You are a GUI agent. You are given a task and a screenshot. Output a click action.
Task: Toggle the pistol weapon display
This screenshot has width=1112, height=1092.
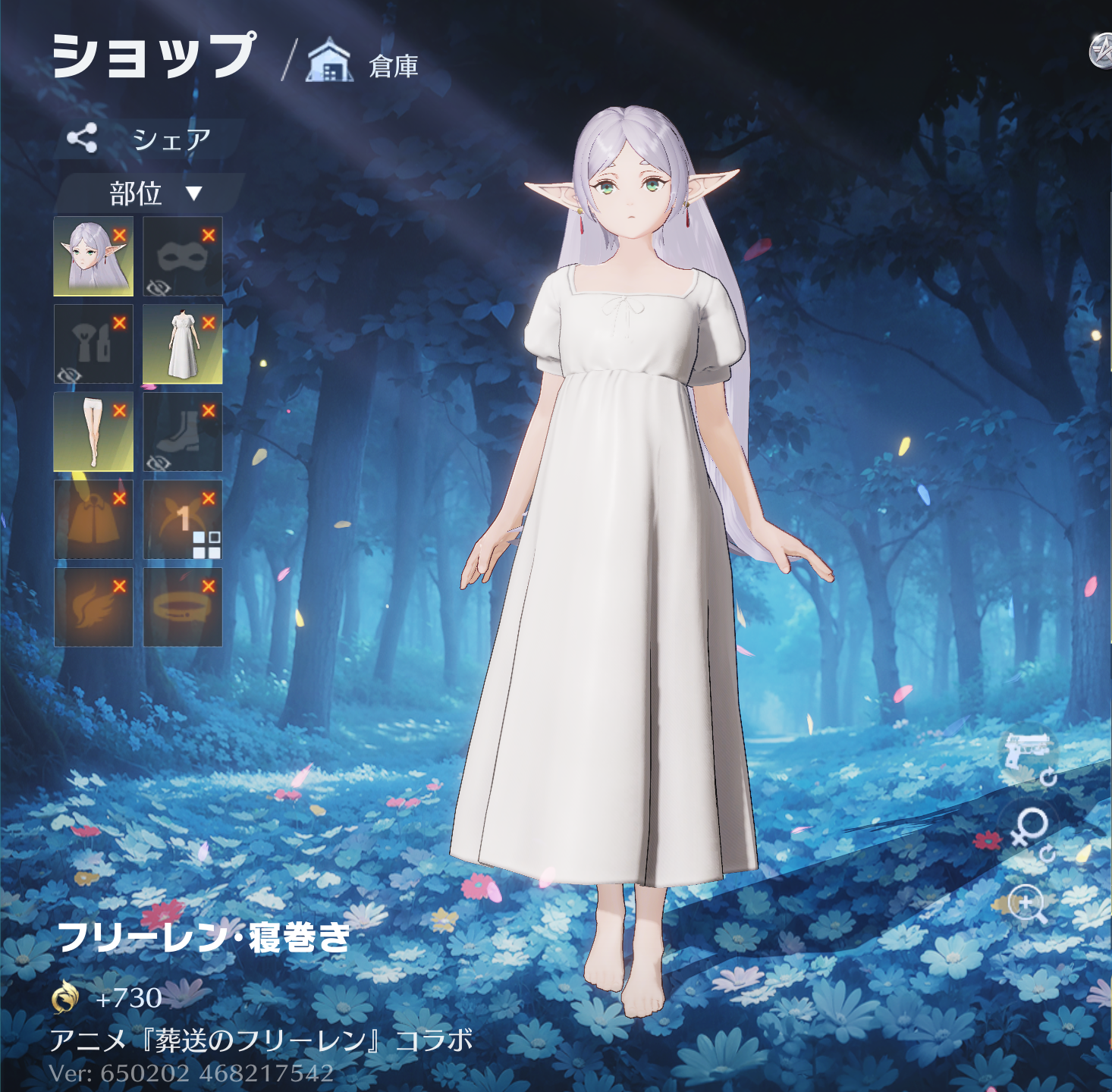[1028, 753]
